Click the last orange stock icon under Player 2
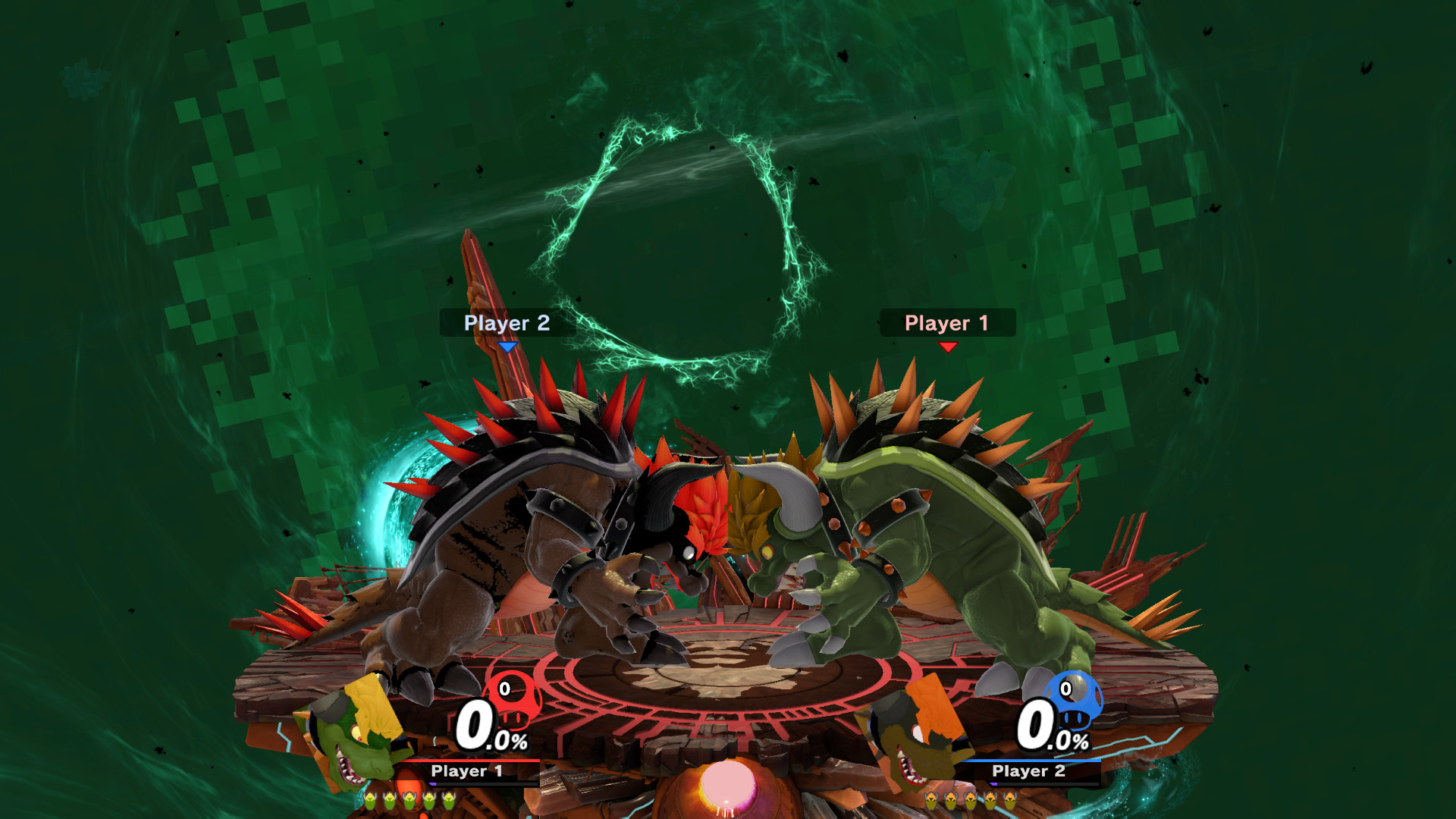Viewport: 1456px width, 819px height. click(1009, 801)
